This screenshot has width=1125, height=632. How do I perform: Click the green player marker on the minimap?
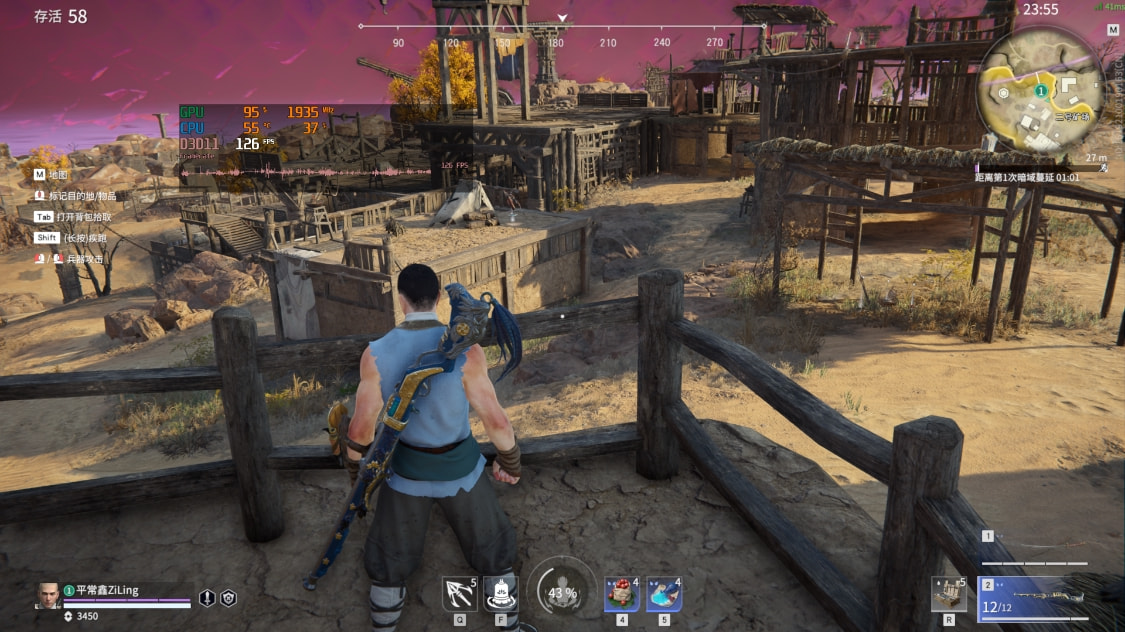tap(1040, 91)
